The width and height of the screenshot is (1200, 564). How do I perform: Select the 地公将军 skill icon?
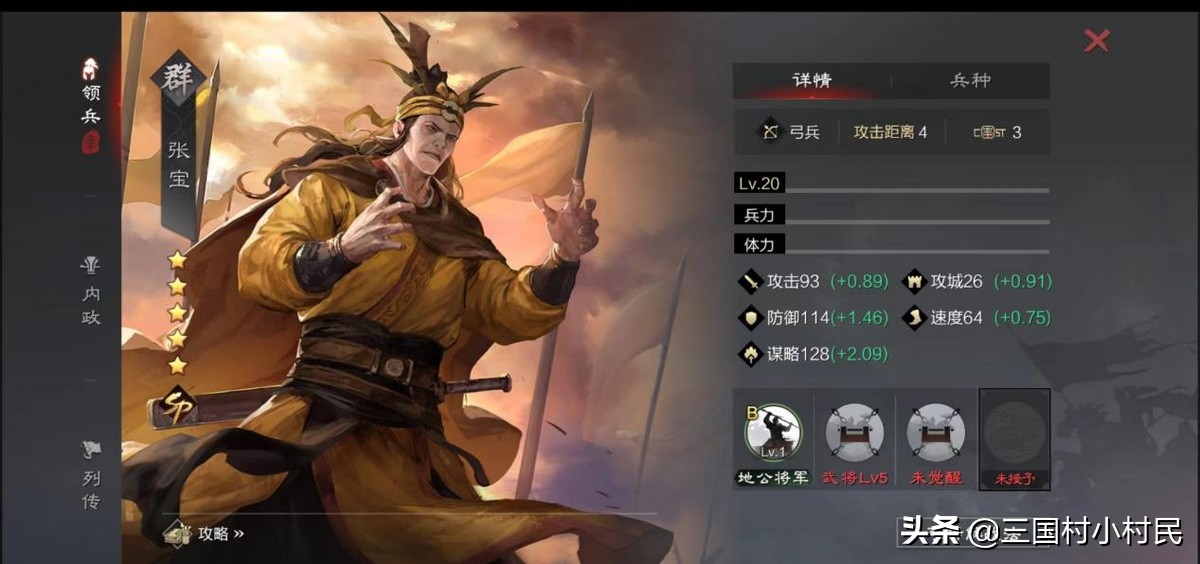point(773,433)
